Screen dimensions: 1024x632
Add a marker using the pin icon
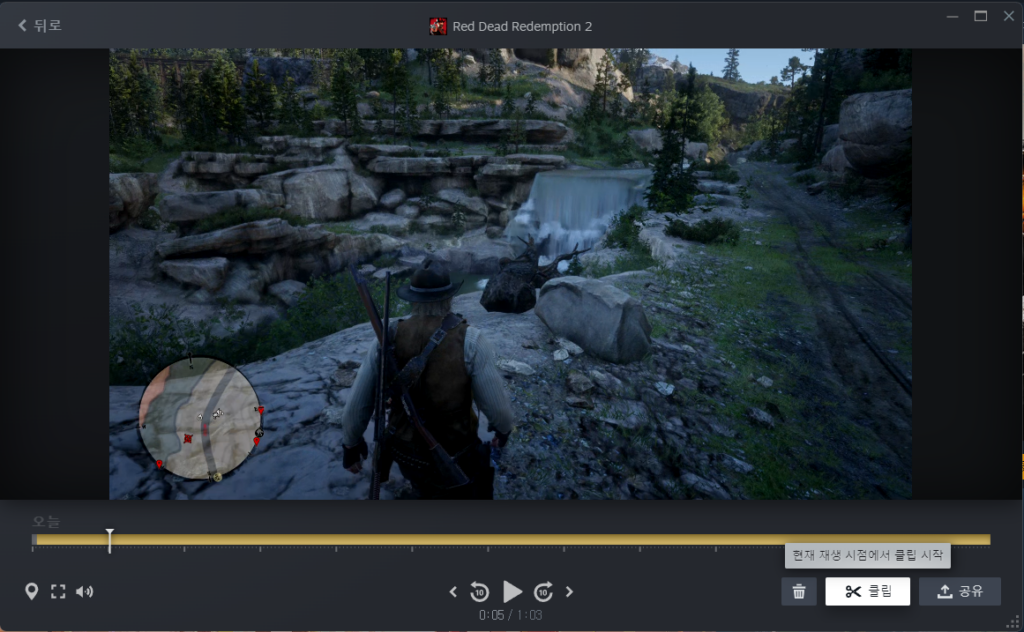coord(32,591)
